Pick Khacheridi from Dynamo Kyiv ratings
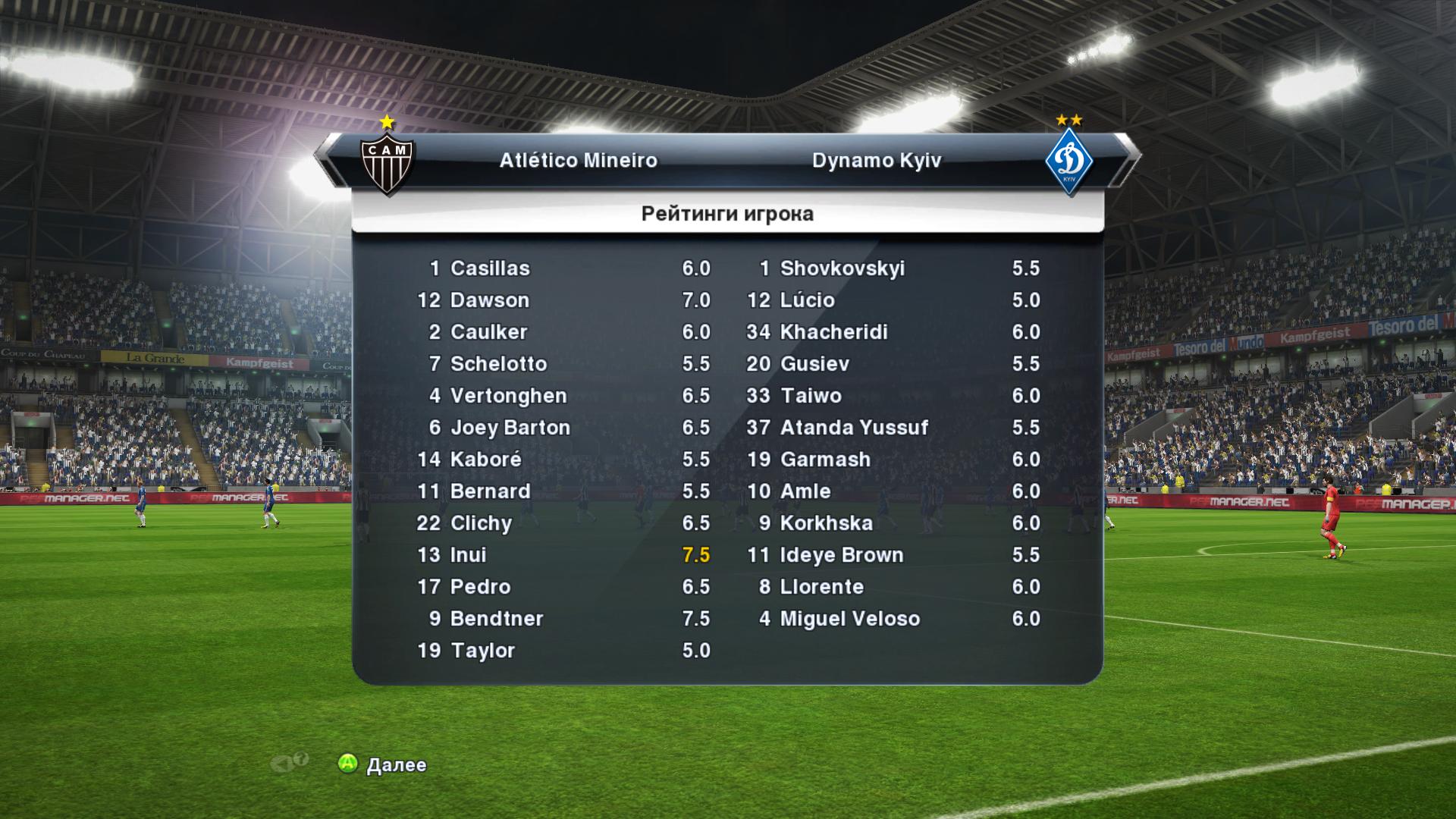The height and width of the screenshot is (819, 1456). [893, 332]
